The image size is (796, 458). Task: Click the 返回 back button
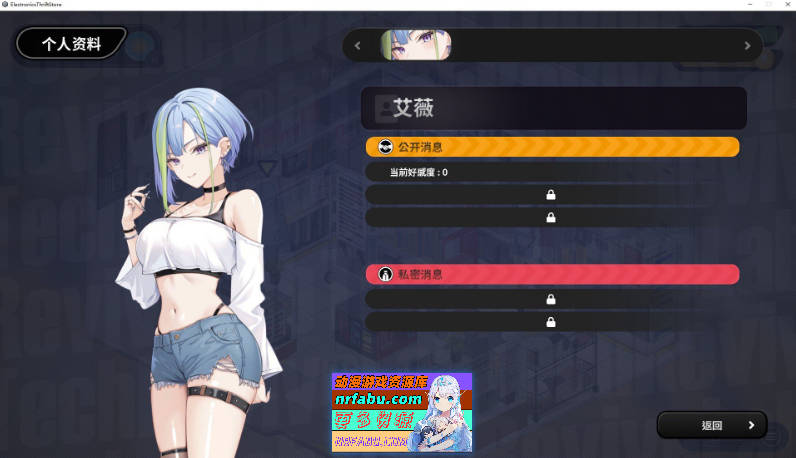711,425
